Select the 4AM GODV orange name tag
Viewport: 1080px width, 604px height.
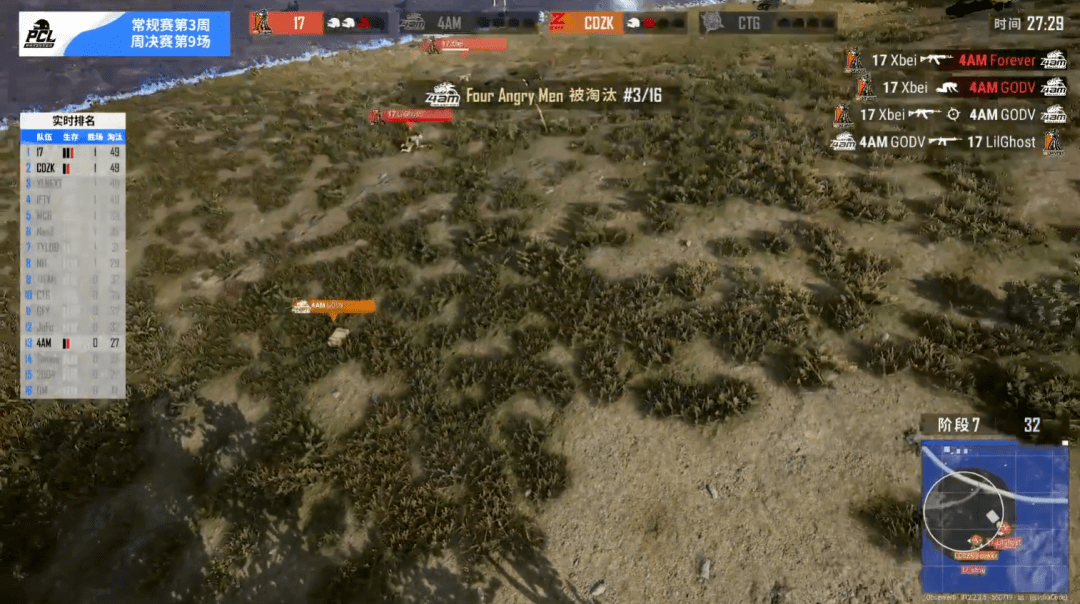tap(335, 305)
